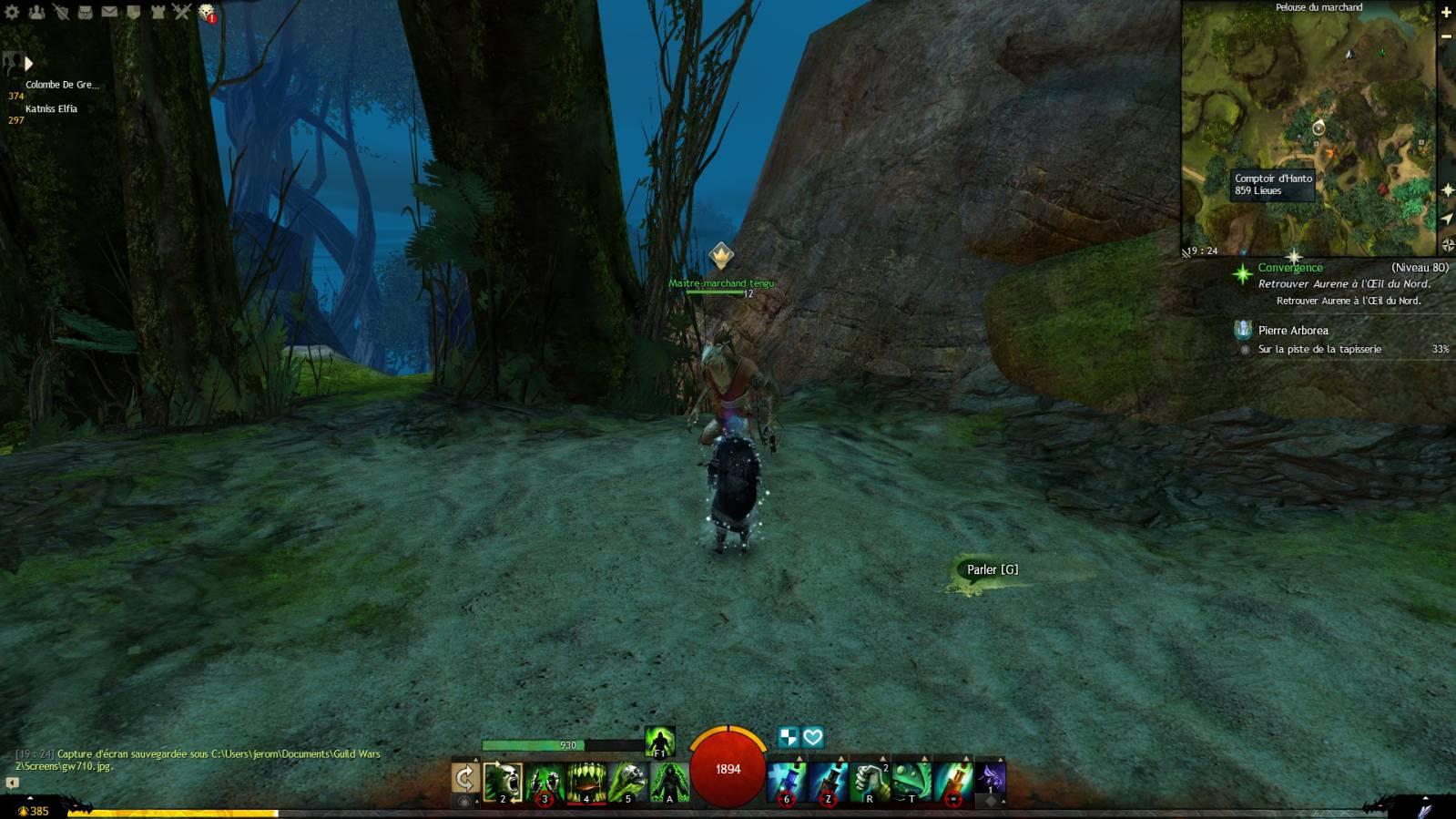Open the minimap
1456x819 pixels.
(x=1308, y=128)
